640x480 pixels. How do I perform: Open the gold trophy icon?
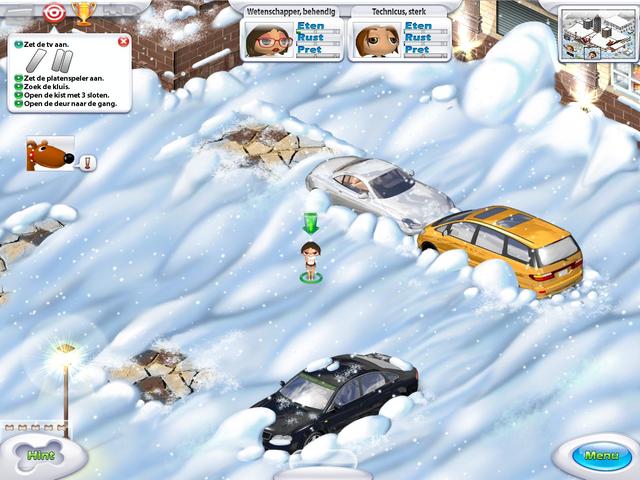coord(83,13)
